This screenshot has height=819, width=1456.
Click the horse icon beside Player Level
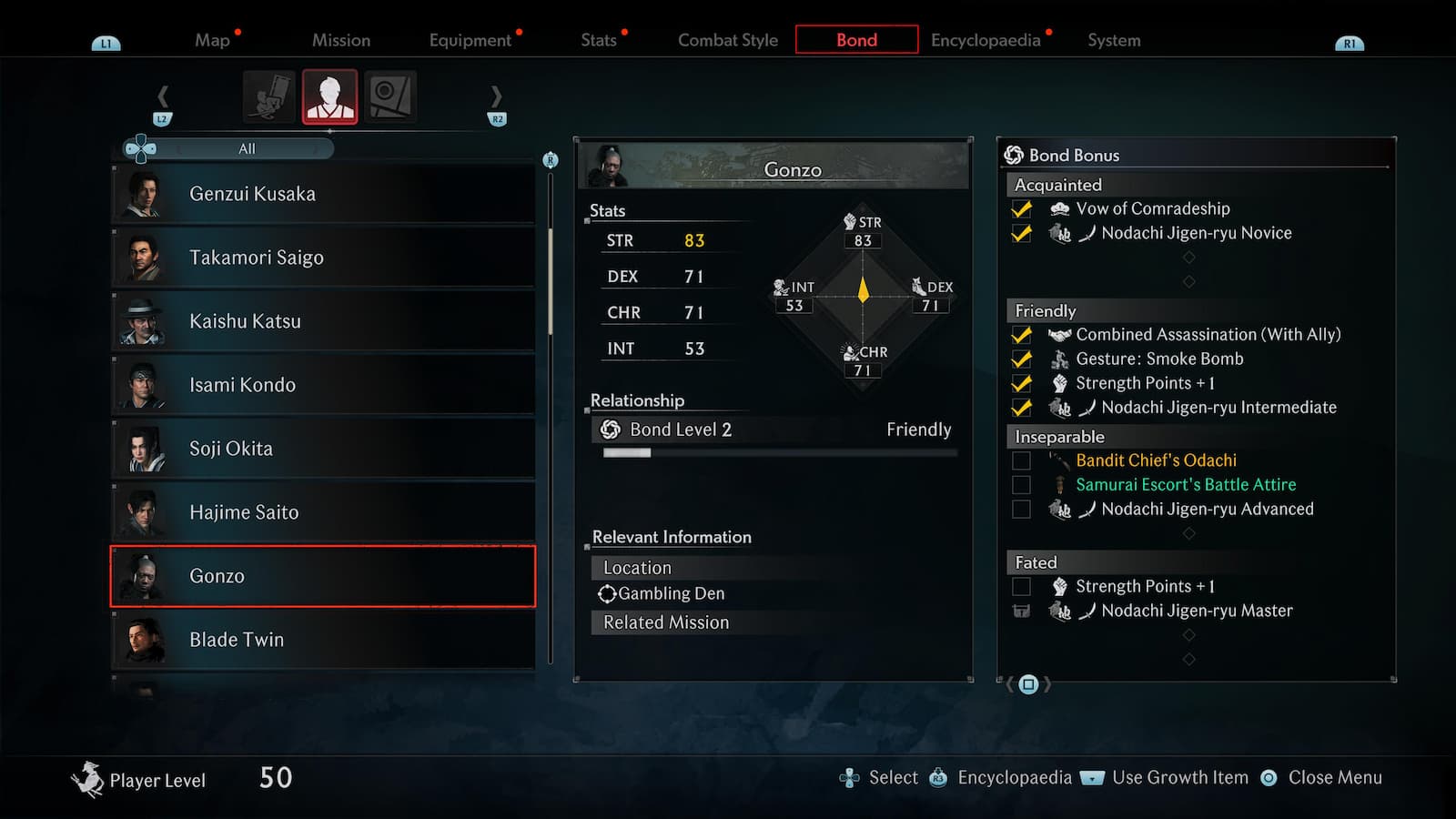coord(86,778)
